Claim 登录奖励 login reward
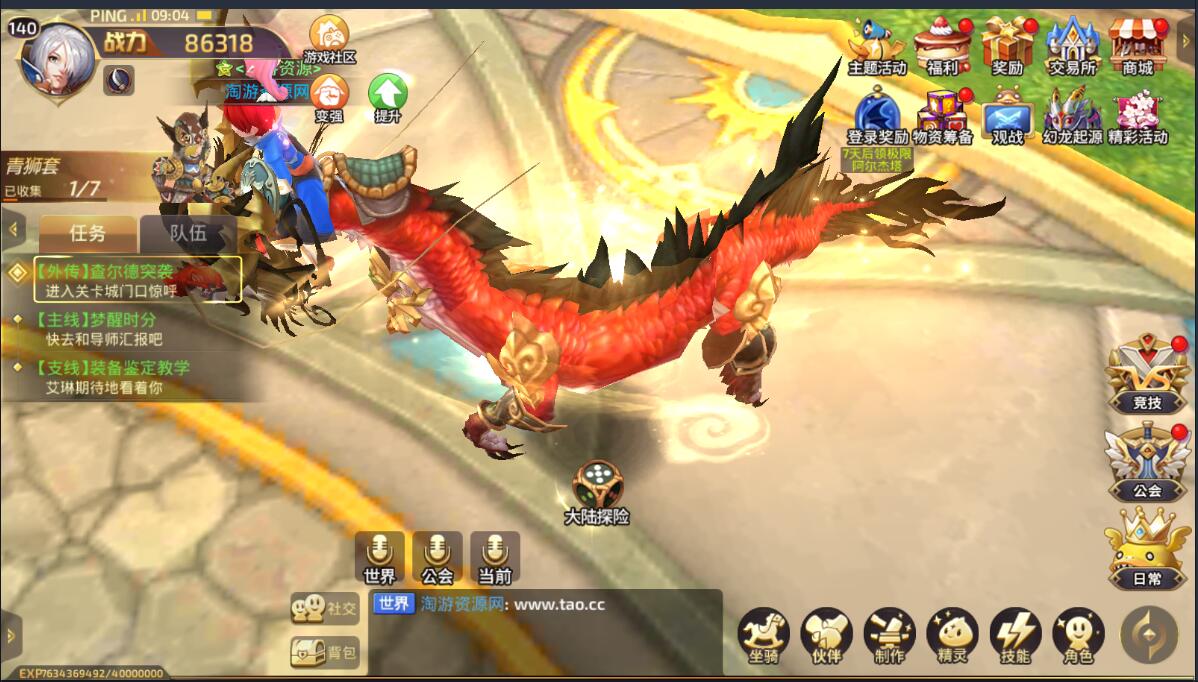1198x682 pixels. pyautogui.click(x=877, y=113)
